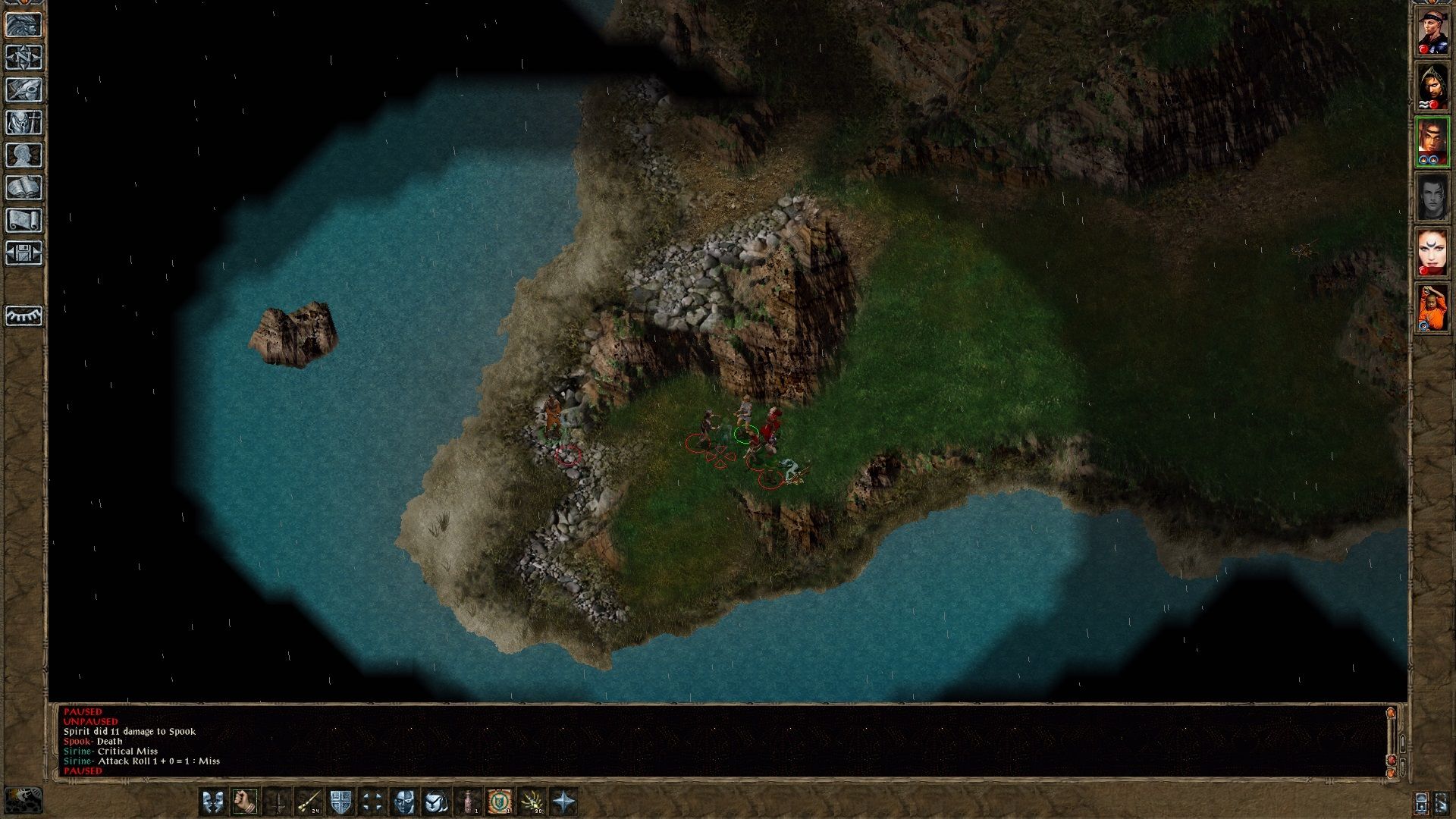The height and width of the screenshot is (819, 1456).
Task: Select the hooded character portrait
Action: pos(1432,86)
